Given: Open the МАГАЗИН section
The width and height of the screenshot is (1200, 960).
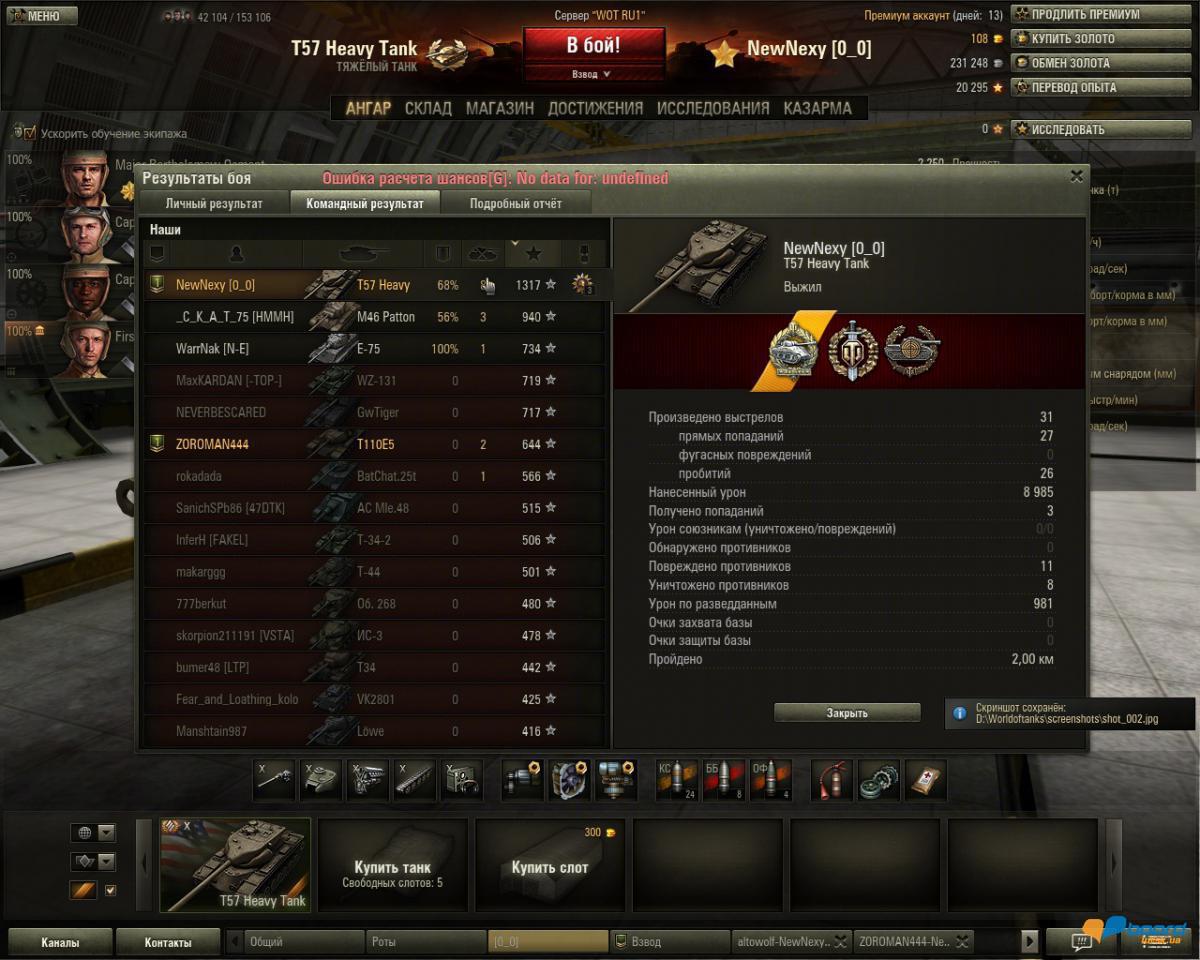Looking at the screenshot, I should [x=499, y=108].
